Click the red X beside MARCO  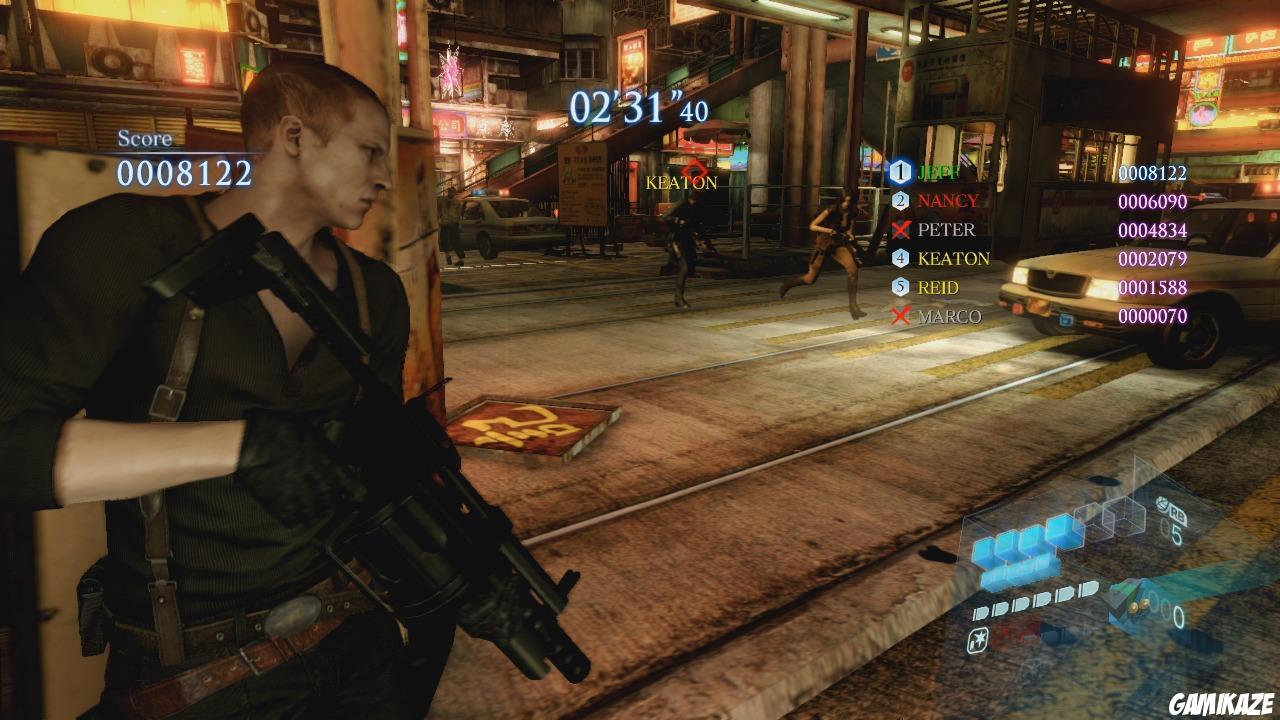pos(903,314)
